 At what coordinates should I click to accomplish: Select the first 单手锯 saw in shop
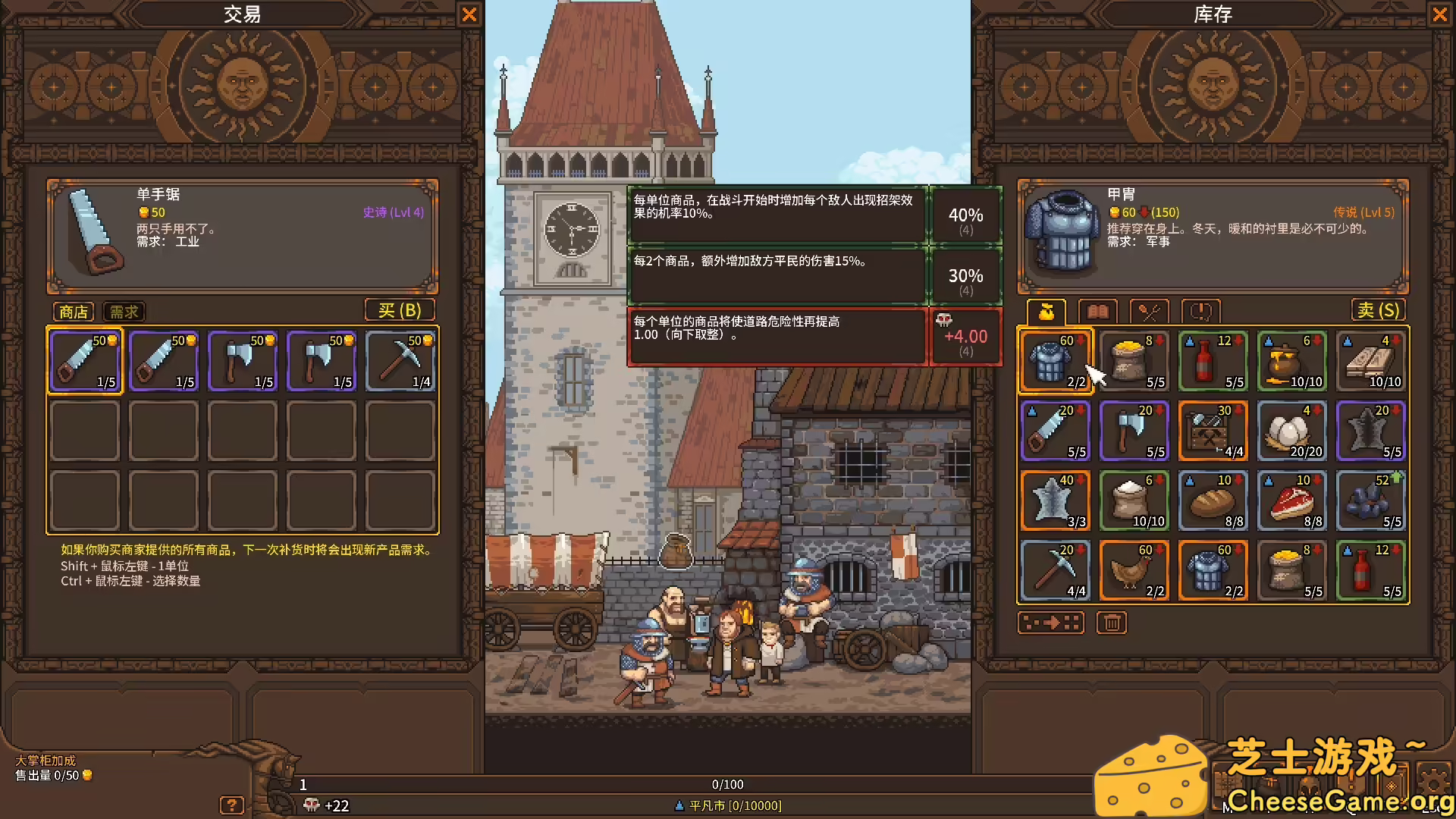84,361
